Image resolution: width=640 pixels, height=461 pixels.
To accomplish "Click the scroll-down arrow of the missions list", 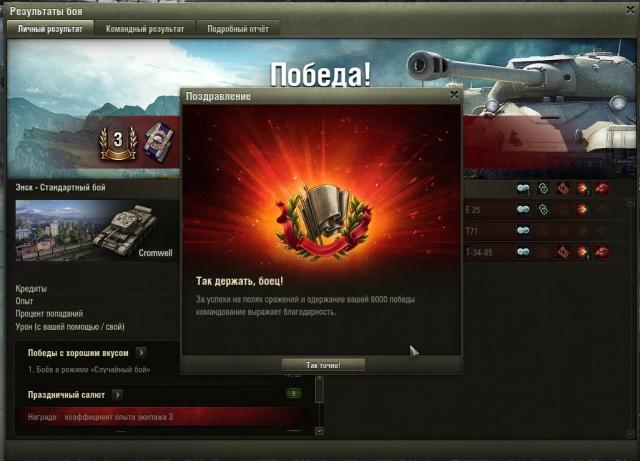I will click(319, 431).
